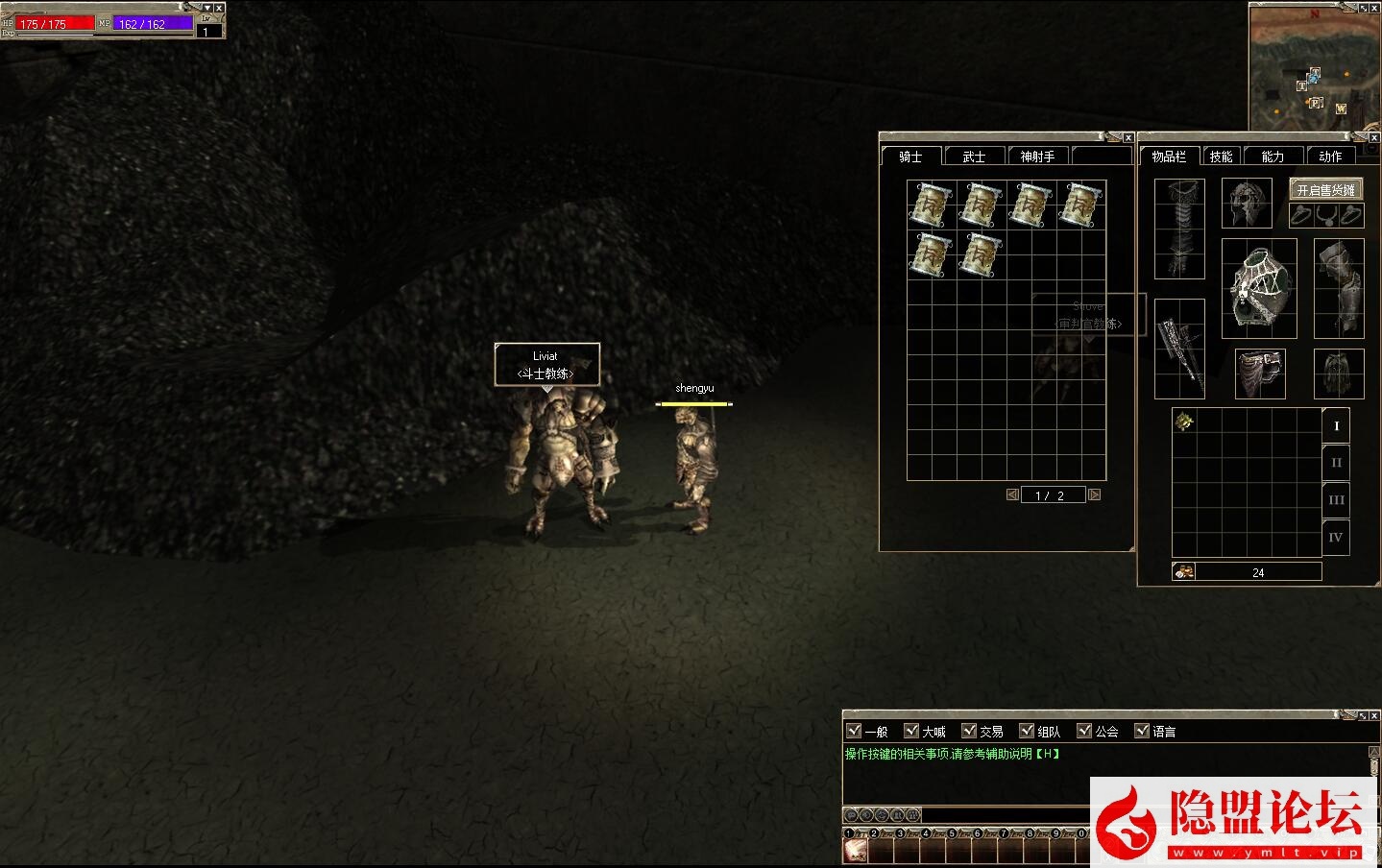Screen dimensions: 1382x868
Task: Go to the next skill scroll page
Action: click(x=1094, y=495)
